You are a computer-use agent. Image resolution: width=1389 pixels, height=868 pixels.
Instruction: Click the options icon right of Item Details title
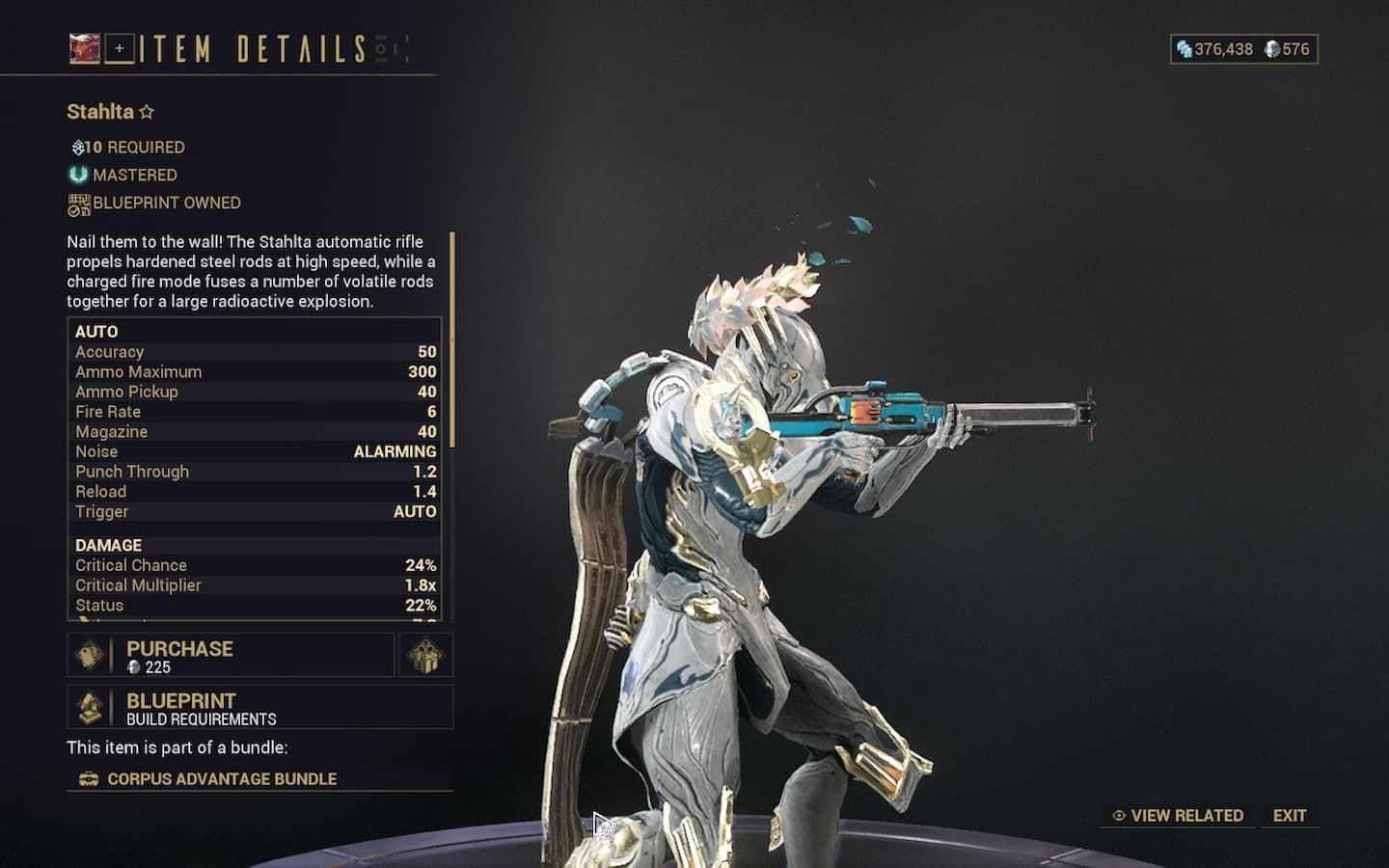point(381,48)
